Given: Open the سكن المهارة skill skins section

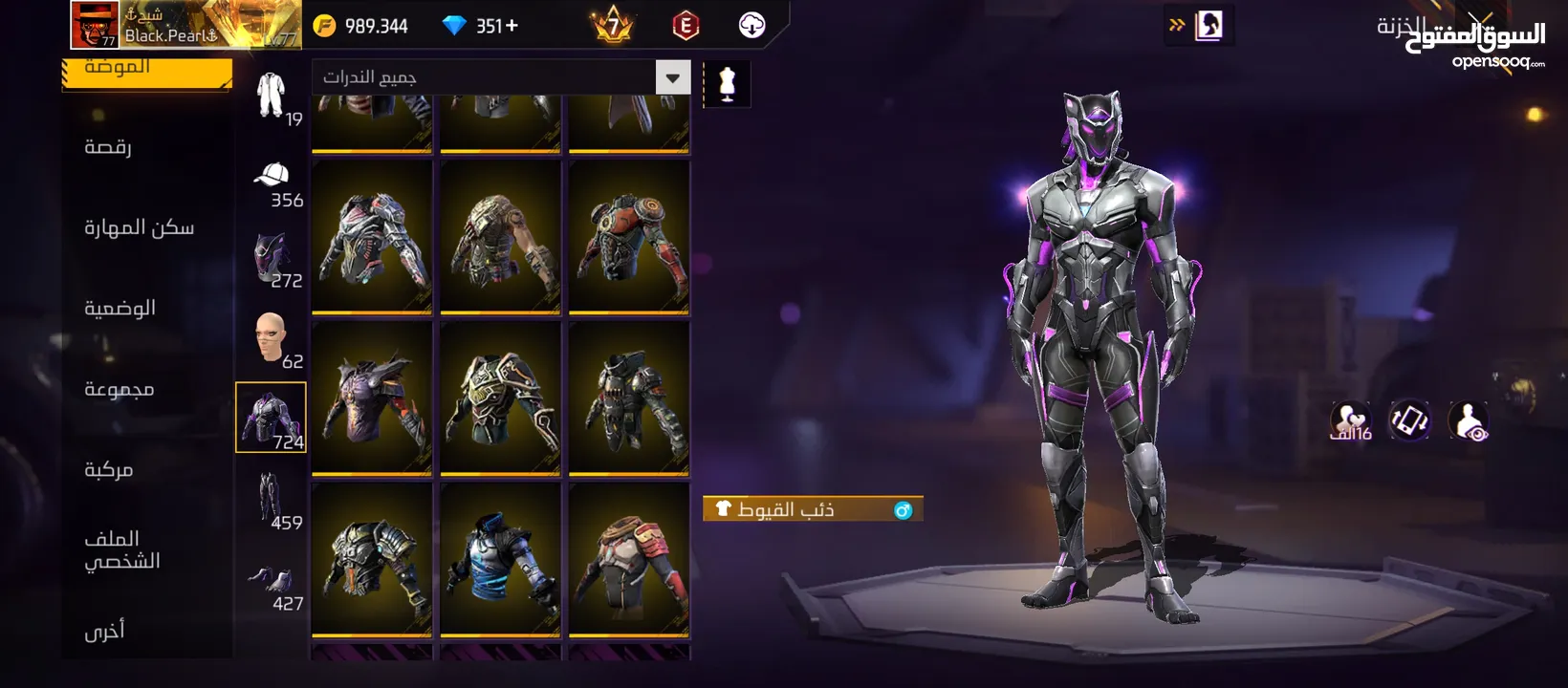Looking at the screenshot, I should point(139,227).
